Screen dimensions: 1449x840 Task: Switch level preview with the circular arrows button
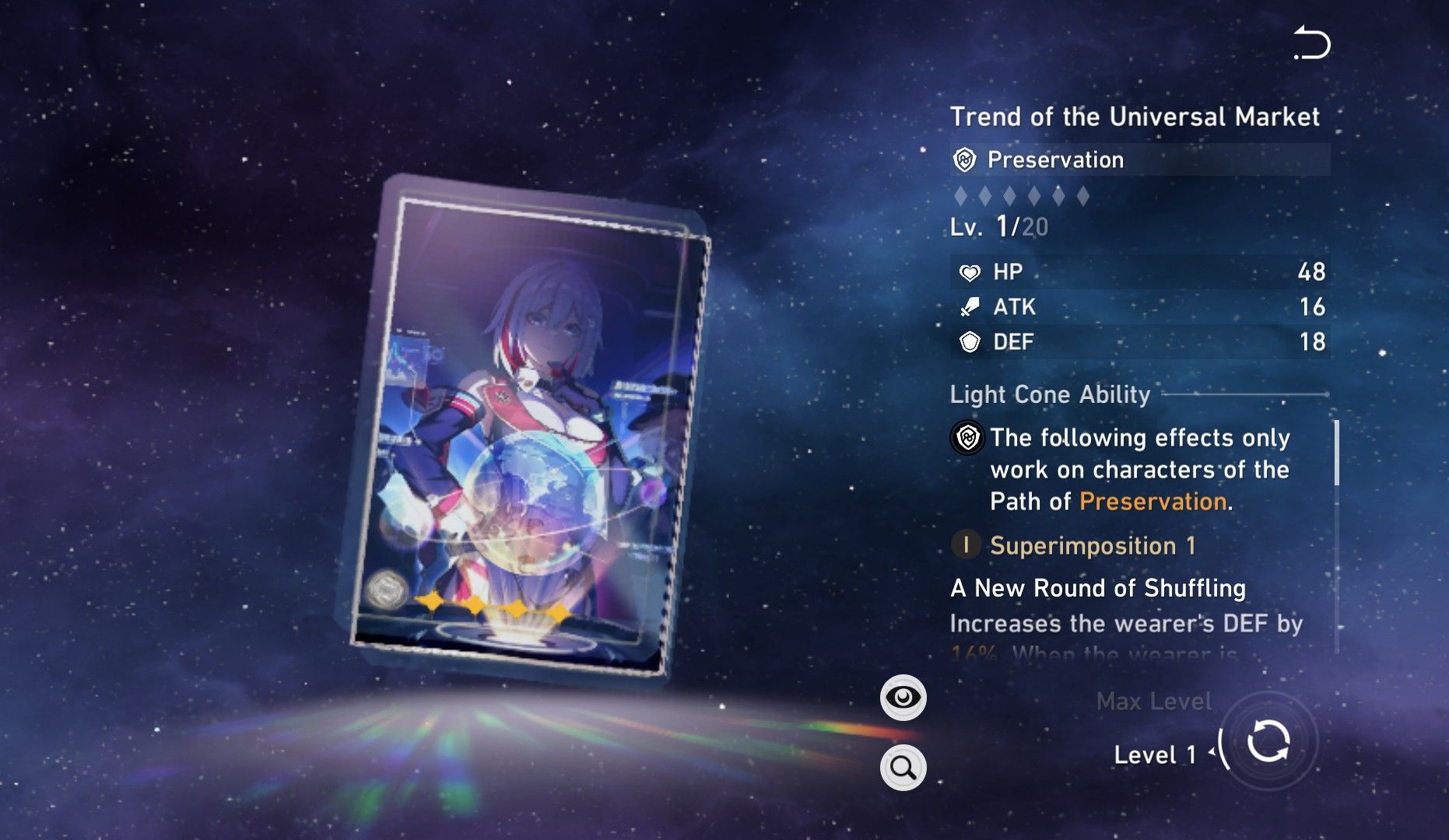pyautogui.click(x=1268, y=742)
